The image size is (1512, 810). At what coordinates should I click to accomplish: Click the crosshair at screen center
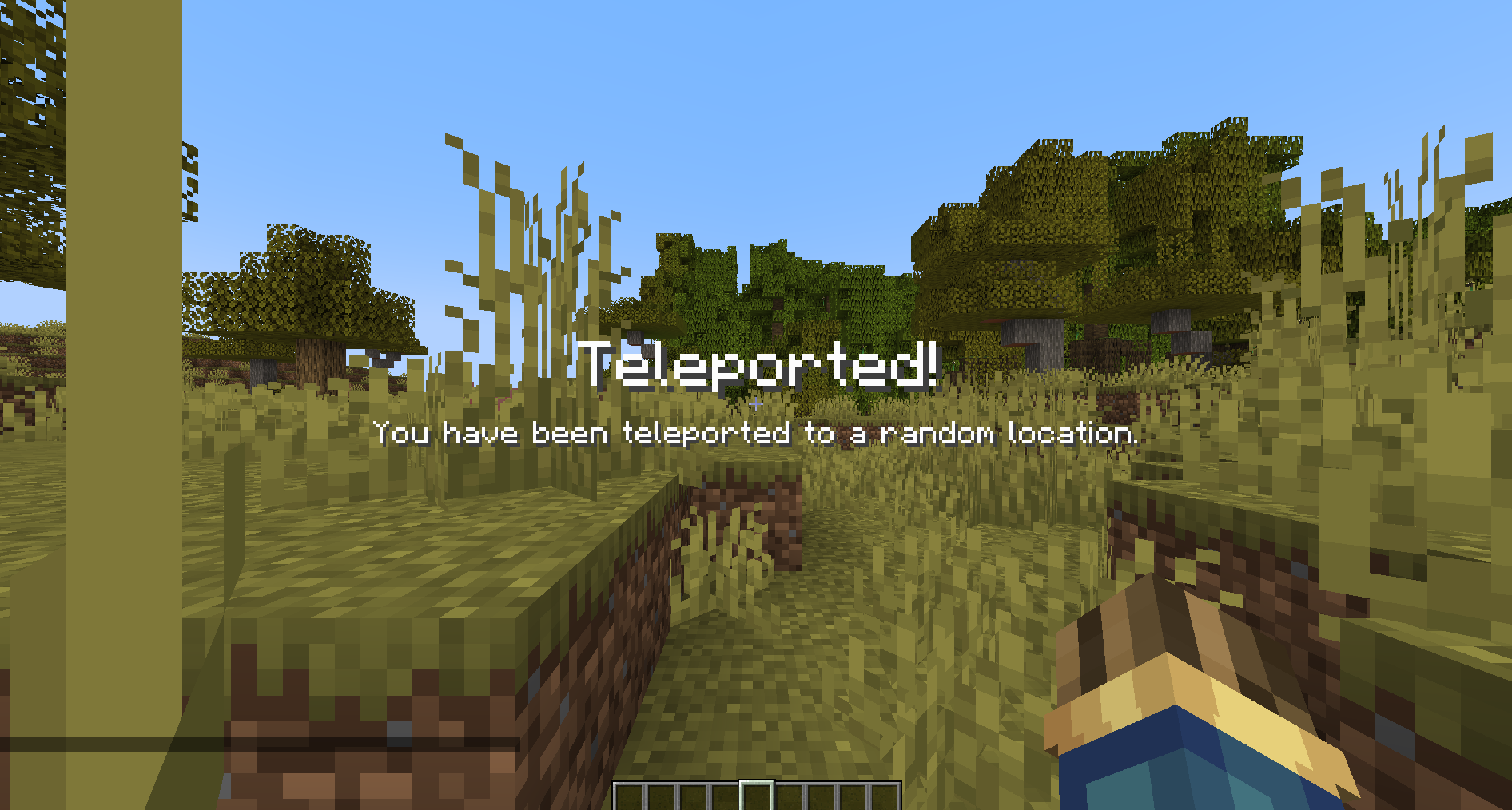[756, 405]
